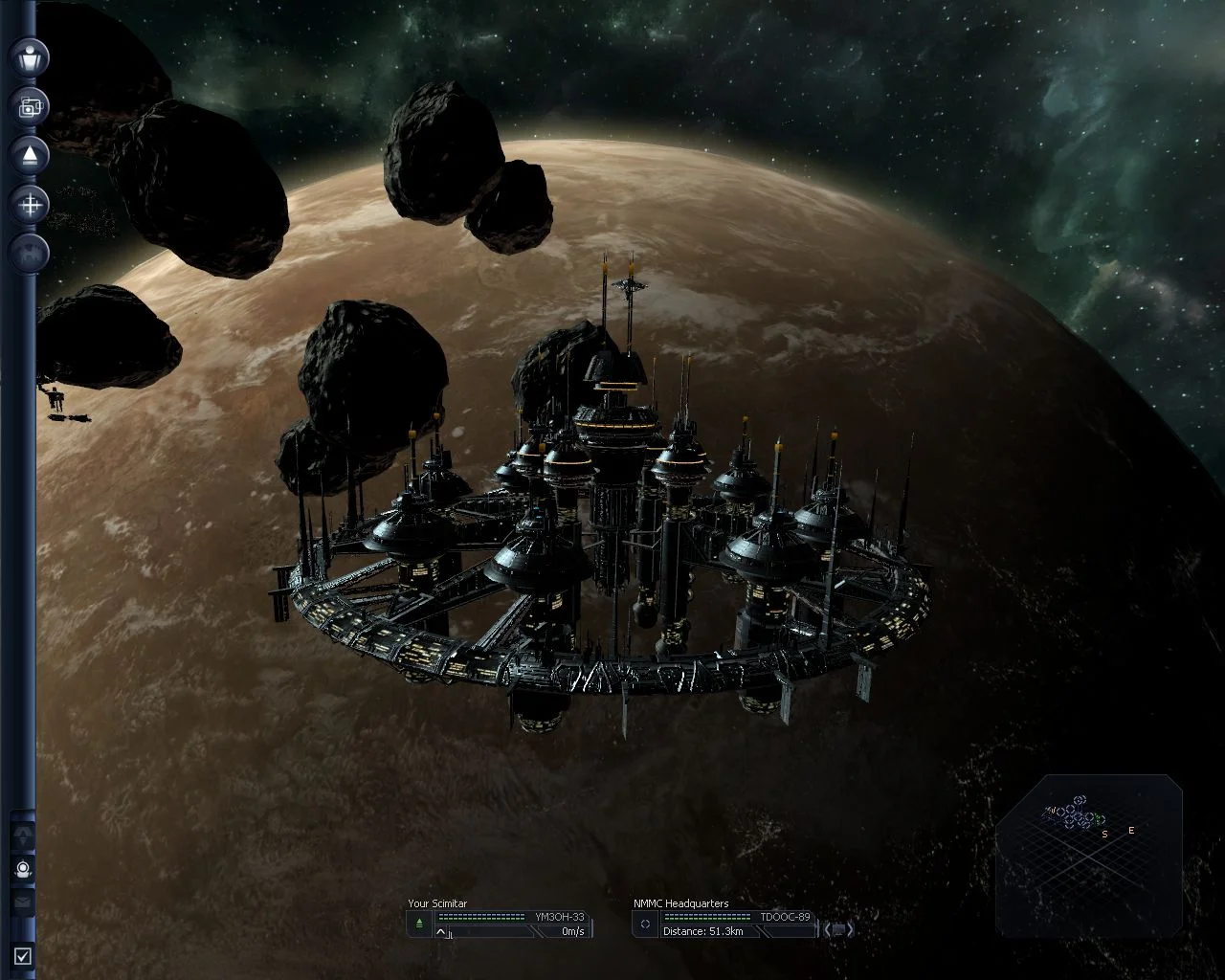Select the NMMC Headquarters label
Image resolution: width=1225 pixels, height=980 pixels.
coord(679,903)
